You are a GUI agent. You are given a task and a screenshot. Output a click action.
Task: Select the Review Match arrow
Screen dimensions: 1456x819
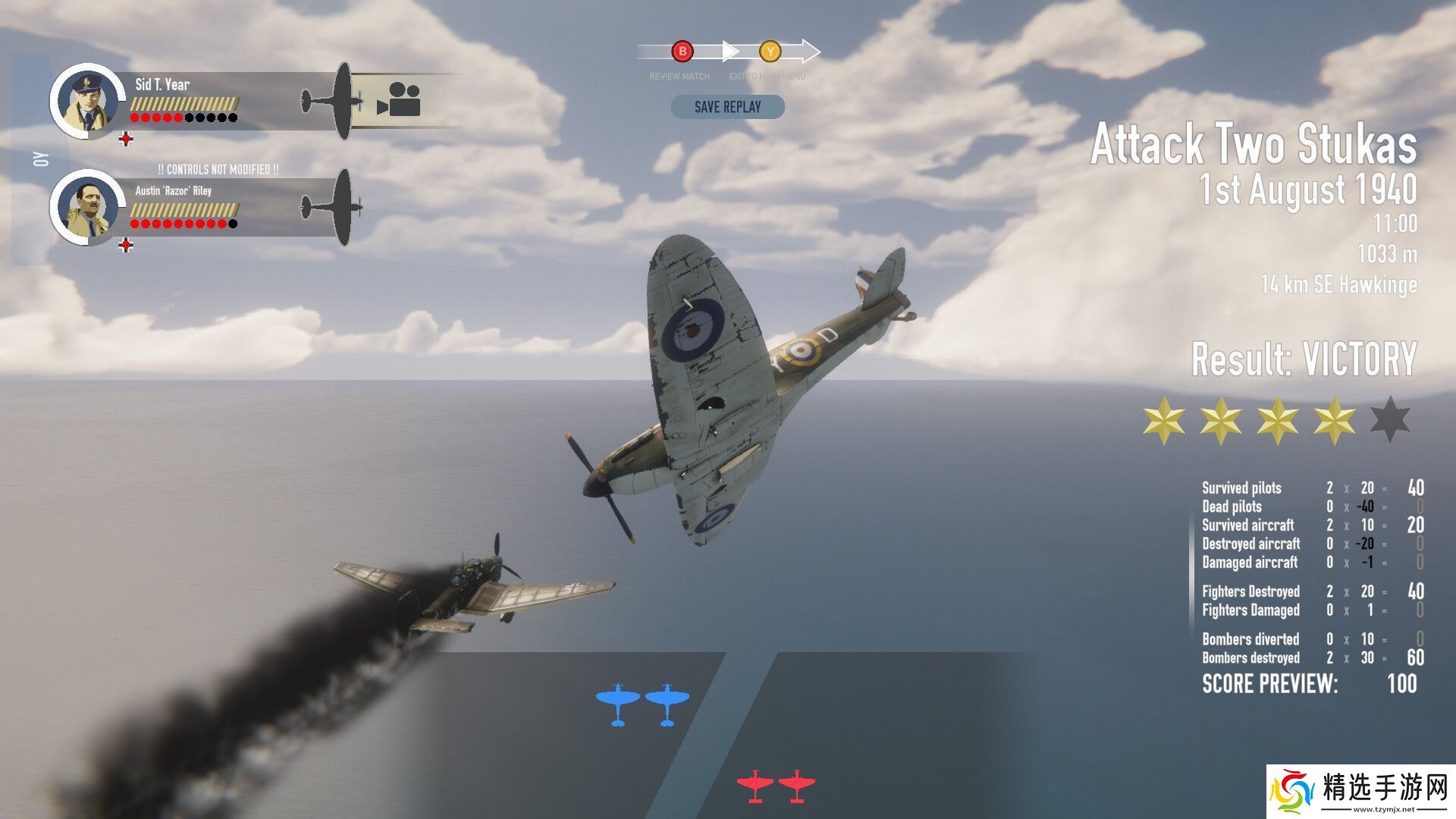[x=682, y=52]
